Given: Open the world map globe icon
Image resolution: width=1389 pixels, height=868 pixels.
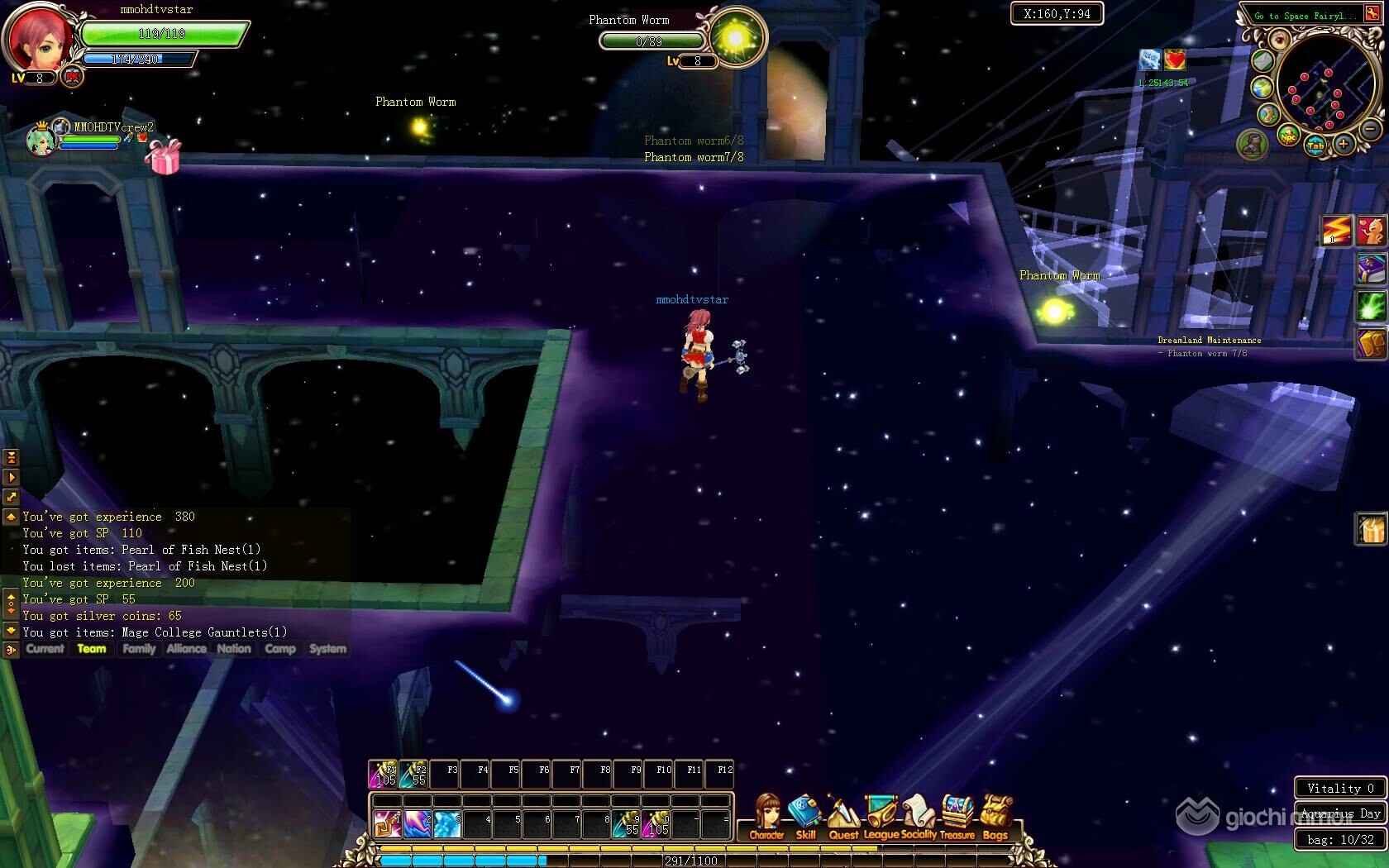Looking at the screenshot, I should click(1262, 88).
